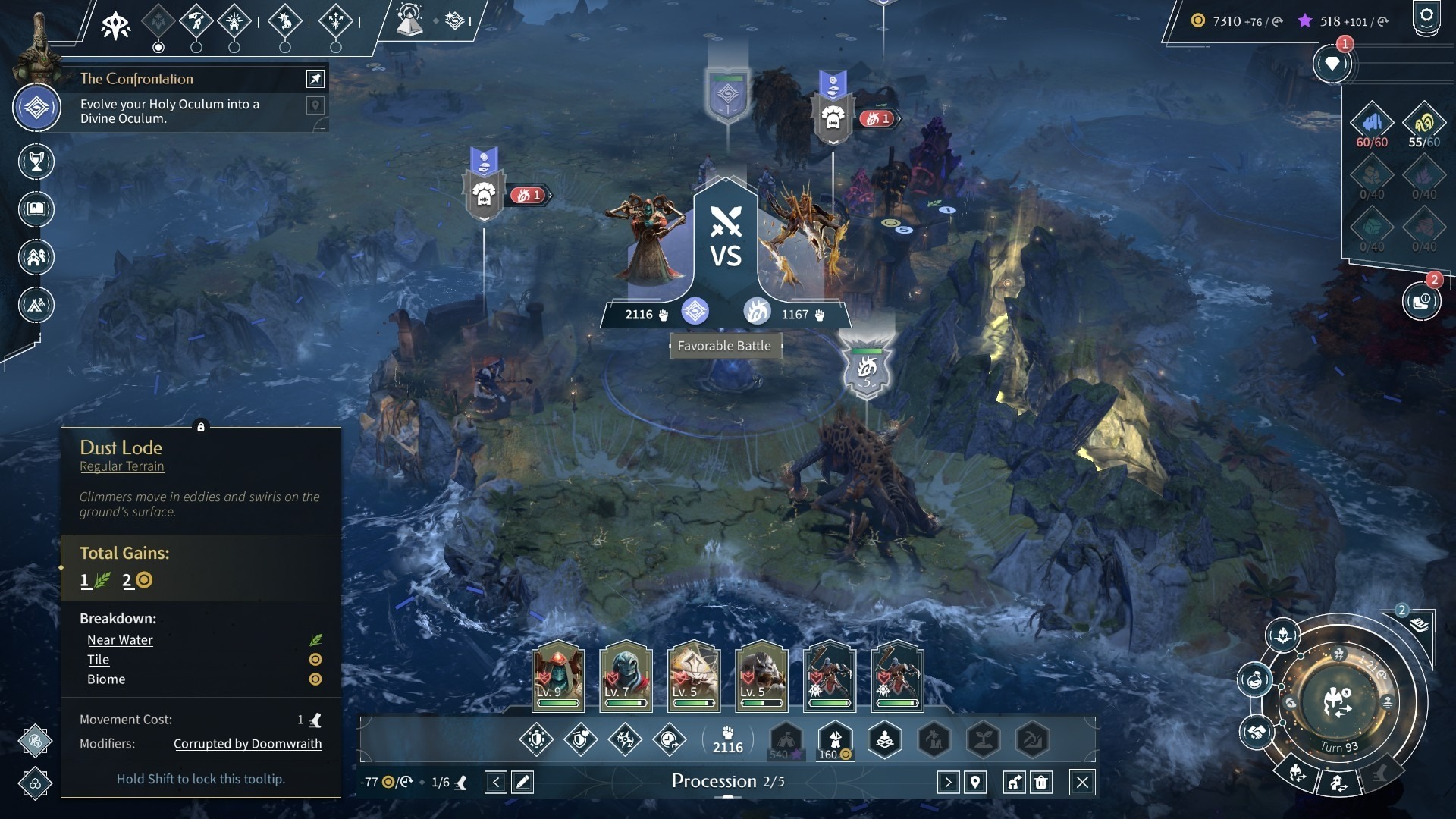This screenshot has width=1456, height=819.
Task: Open the settings gear icon
Action: point(1426,17)
